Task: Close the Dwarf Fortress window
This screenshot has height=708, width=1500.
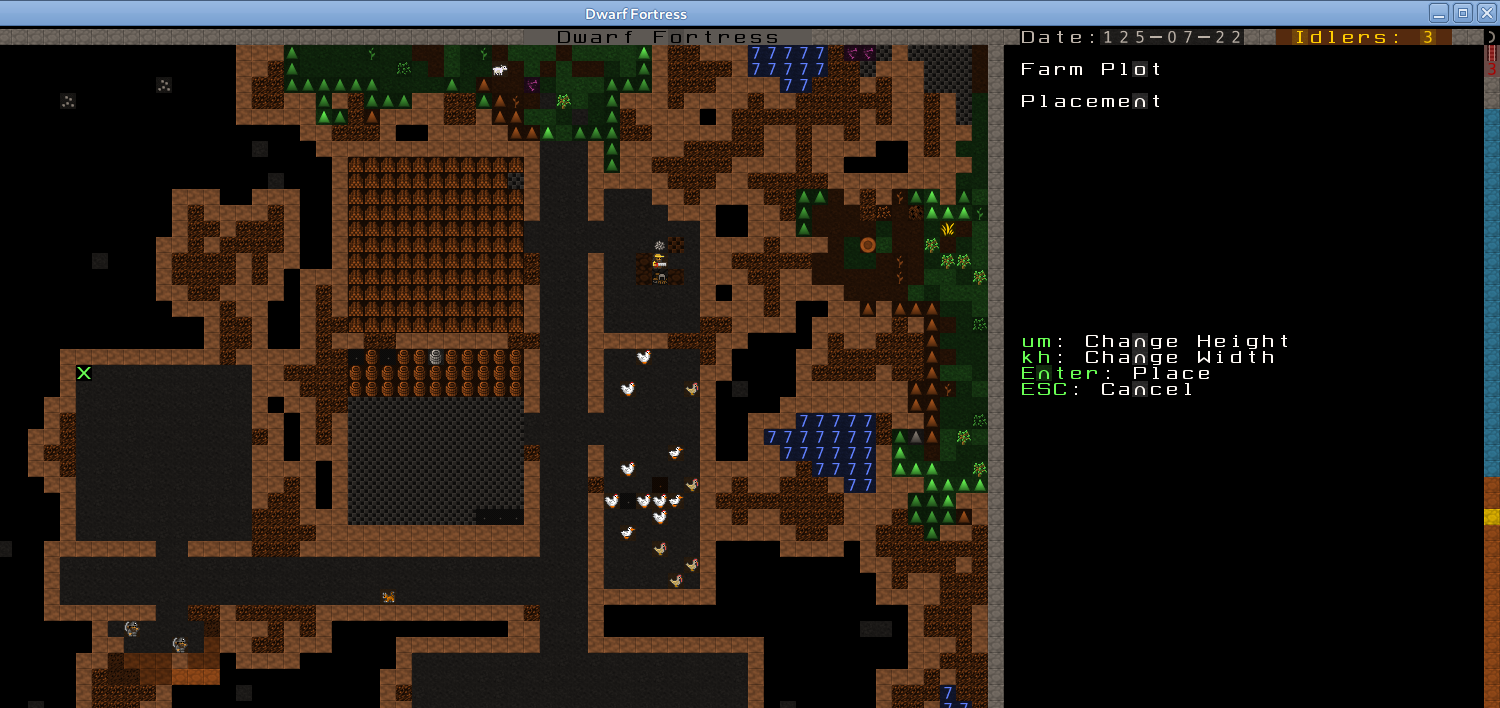Action: point(1485,13)
